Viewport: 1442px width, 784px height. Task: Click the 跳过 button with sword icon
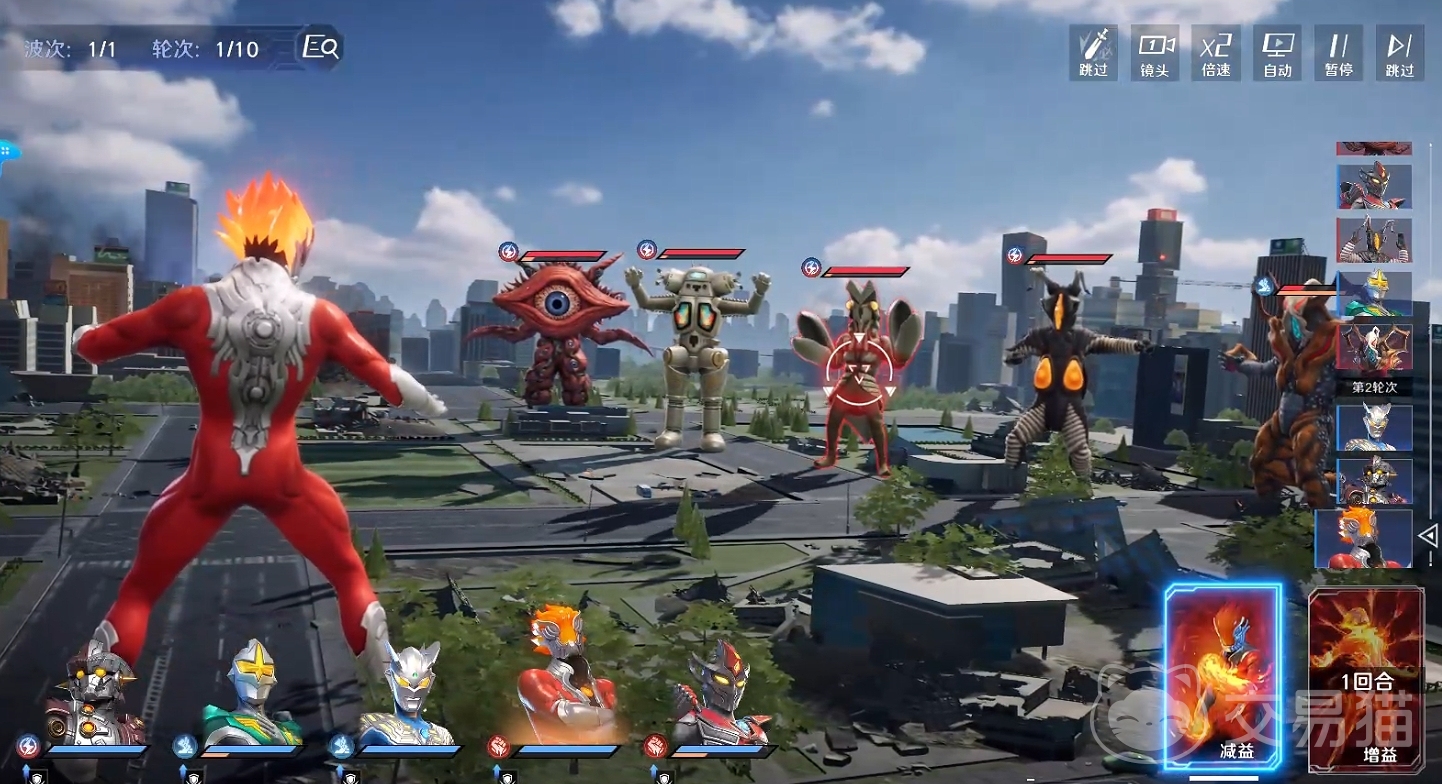click(1093, 53)
